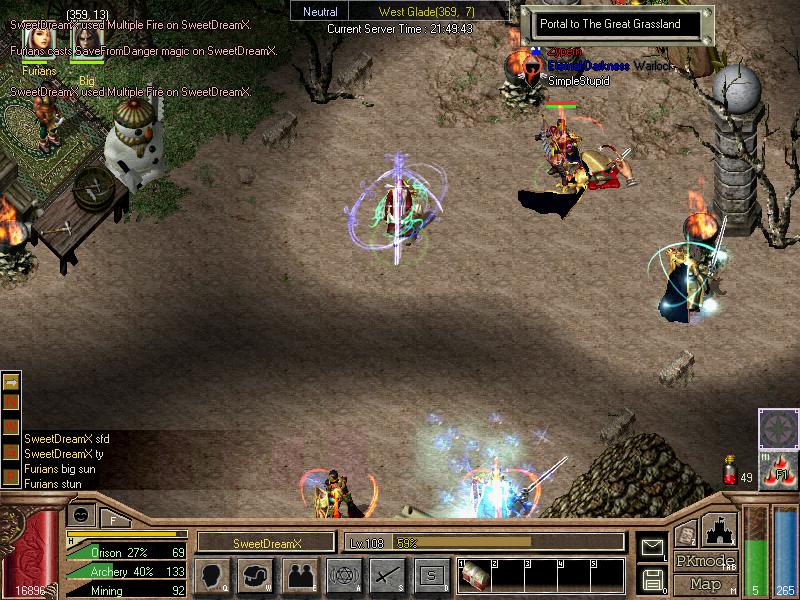Image resolution: width=800 pixels, height=600 pixels.
Task: Select the F tab above the skill list
Action: pos(113,517)
